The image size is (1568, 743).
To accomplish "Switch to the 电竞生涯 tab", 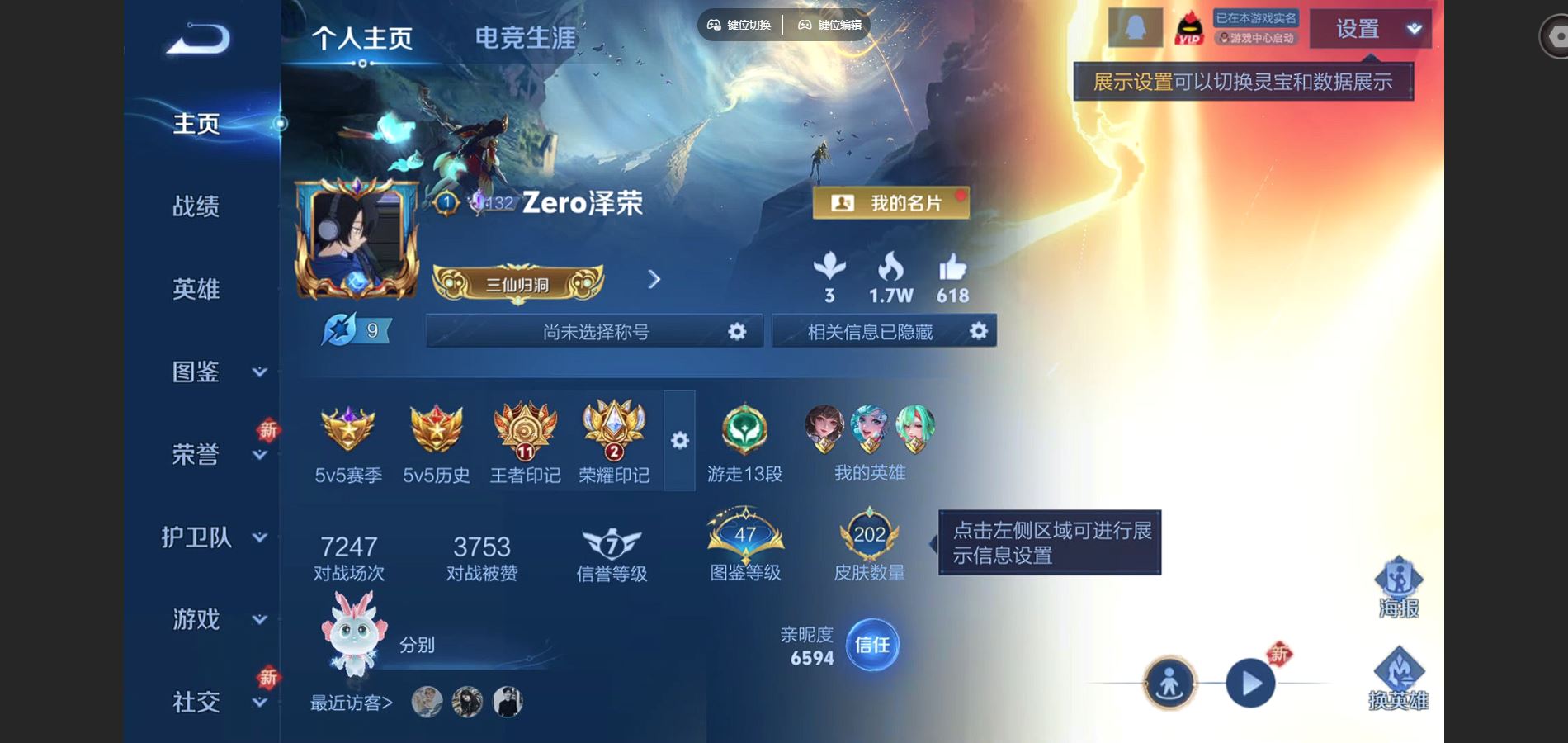I will coord(526,37).
